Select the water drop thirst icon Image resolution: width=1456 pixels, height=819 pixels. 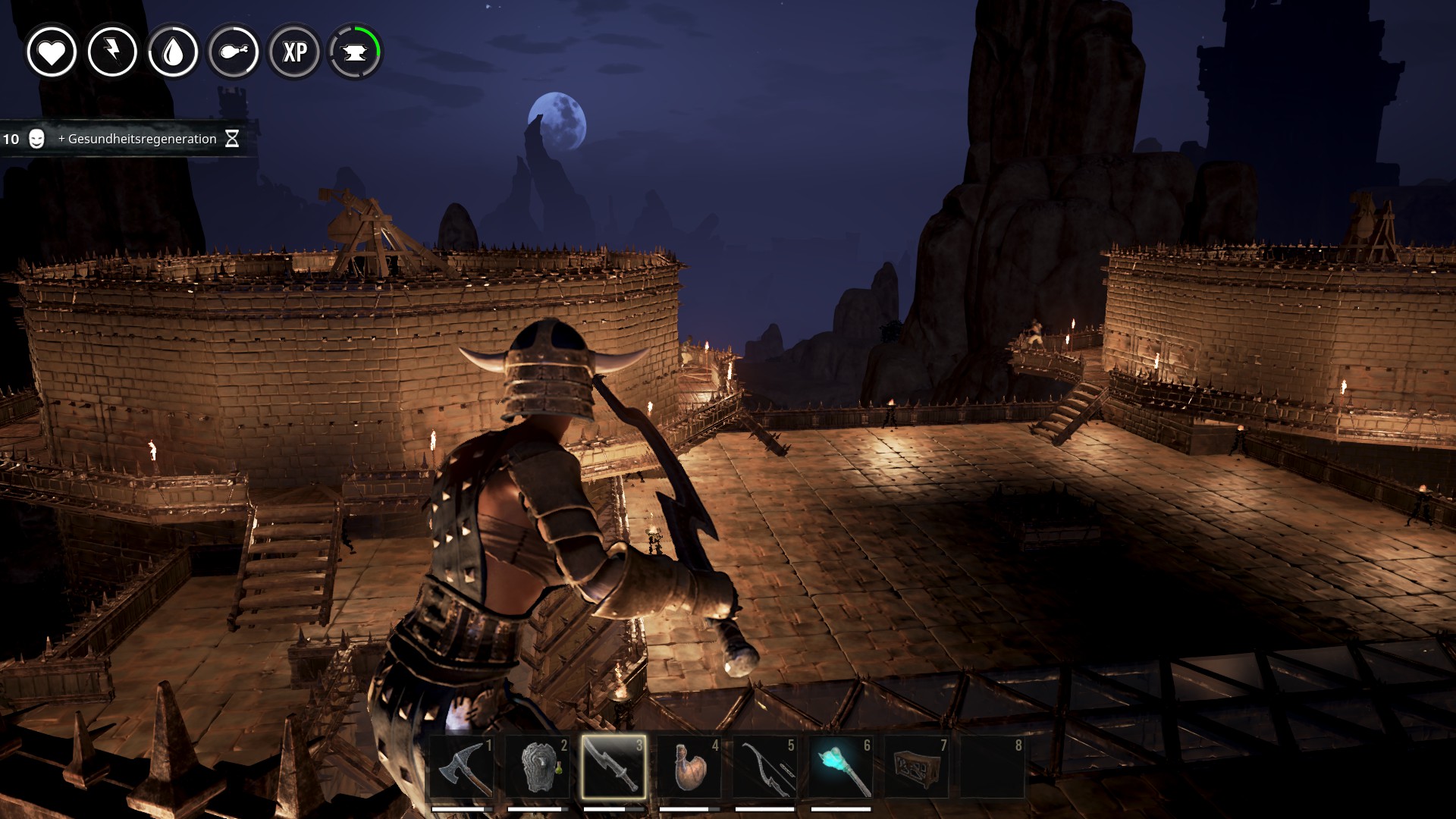tap(173, 52)
